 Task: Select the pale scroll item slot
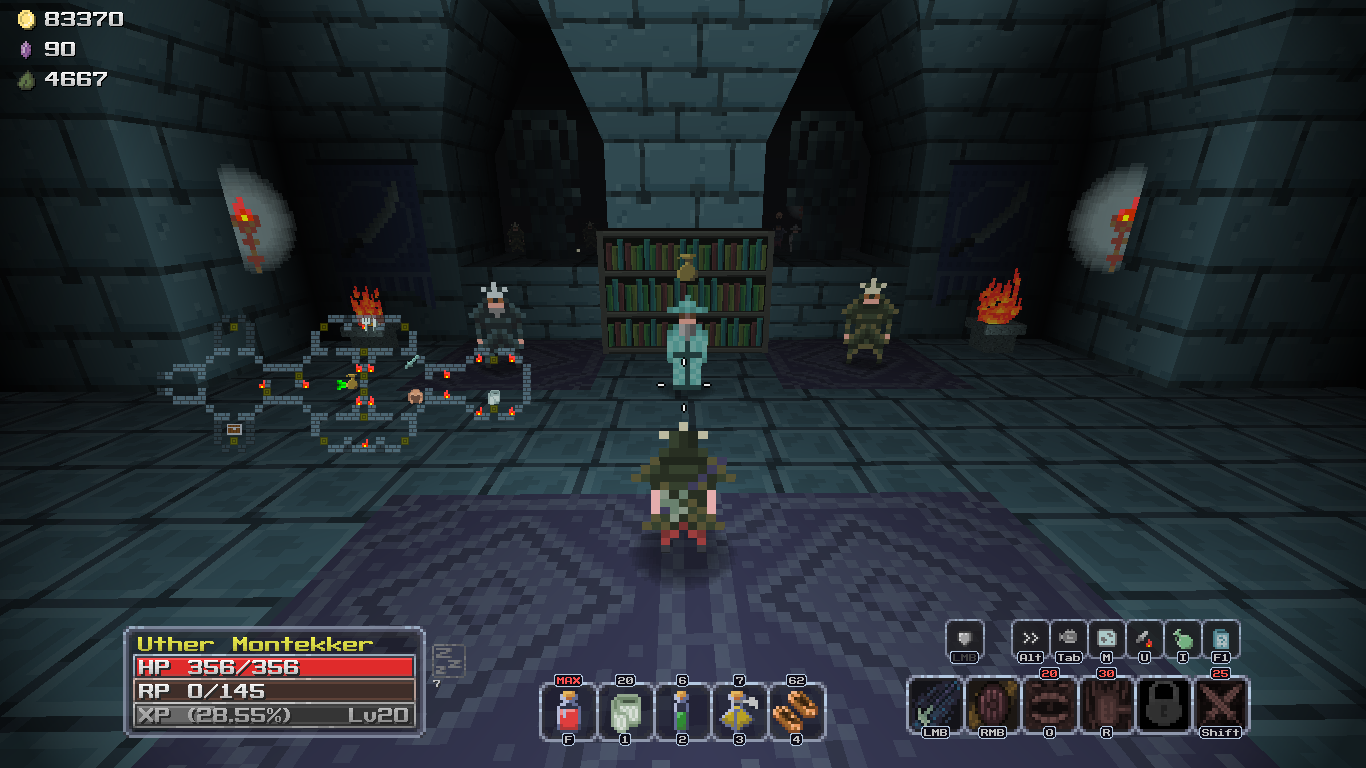point(626,711)
